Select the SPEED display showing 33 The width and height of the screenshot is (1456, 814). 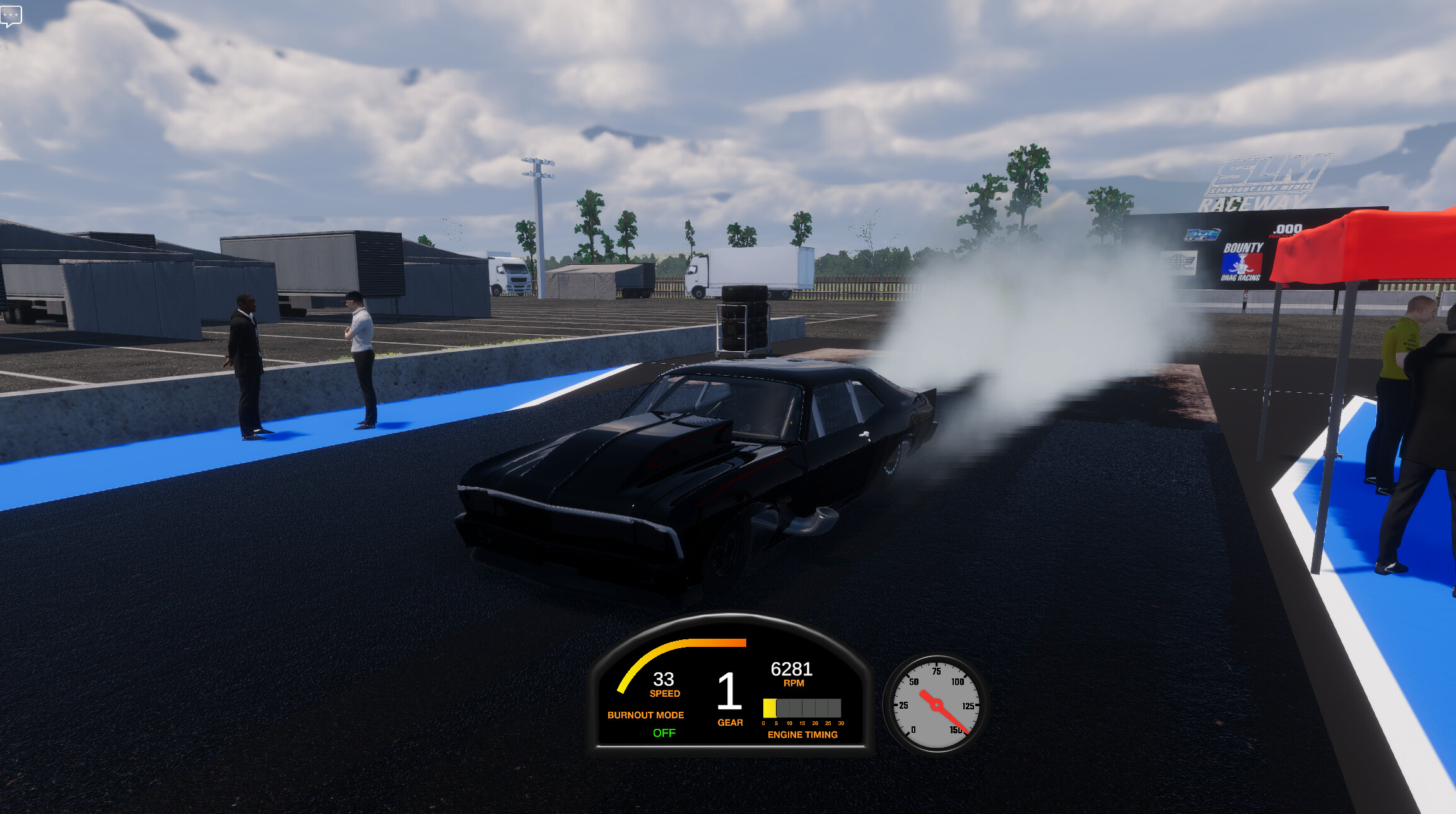pos(662,679)
